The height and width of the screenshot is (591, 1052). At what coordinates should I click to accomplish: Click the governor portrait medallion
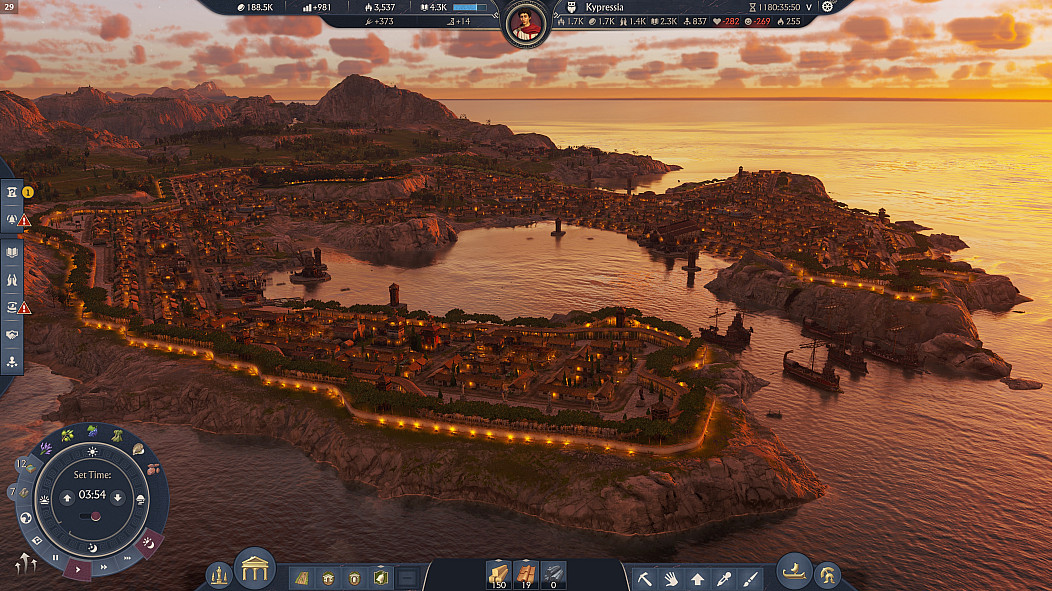click(x=525, y=24)
